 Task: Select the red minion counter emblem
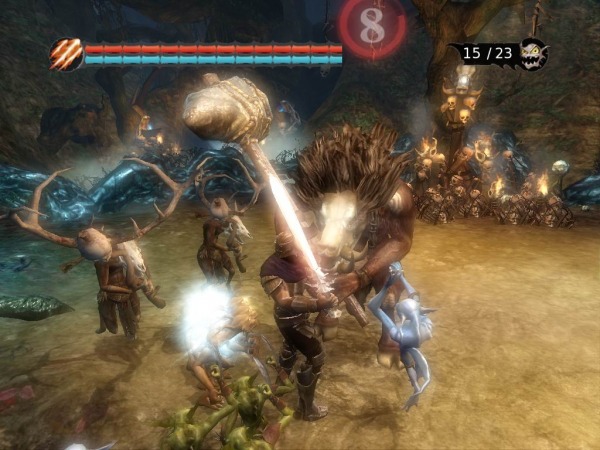click(x=372, y=27)
